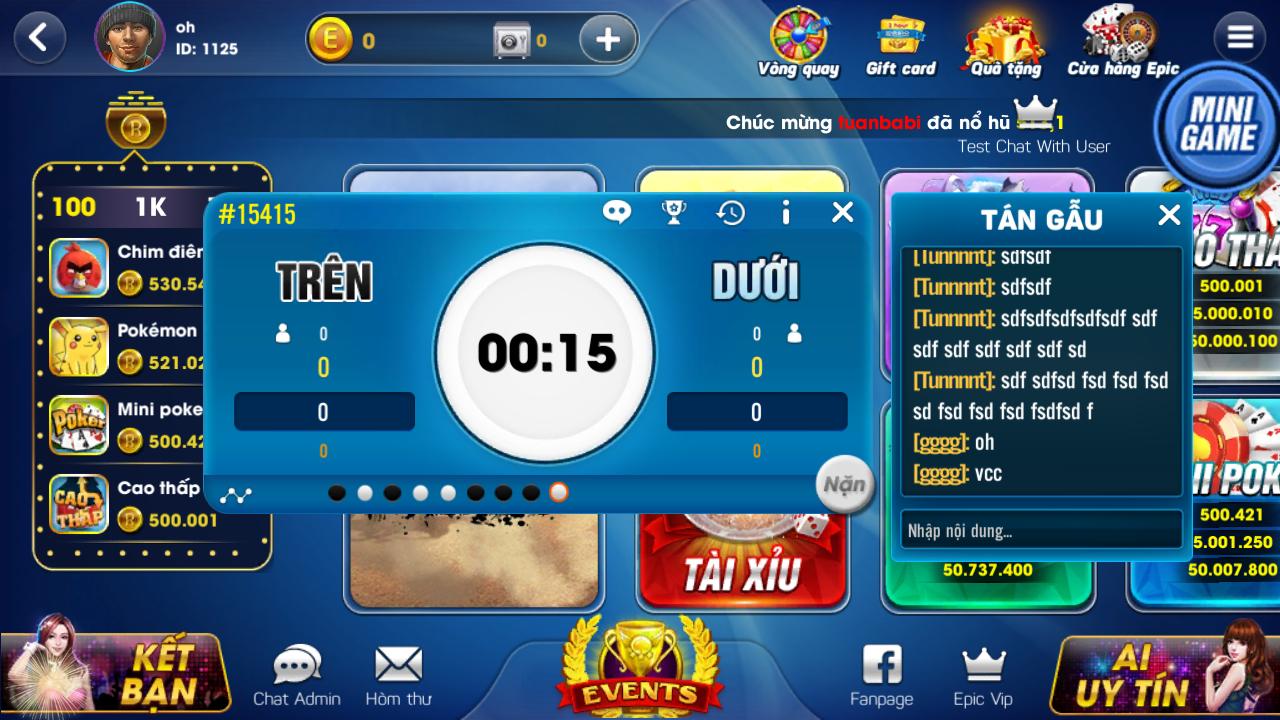The width and height of the screenshot is (1280, 720).
Task: Select the TRÊN betting side
Action: tap(322, 283)
